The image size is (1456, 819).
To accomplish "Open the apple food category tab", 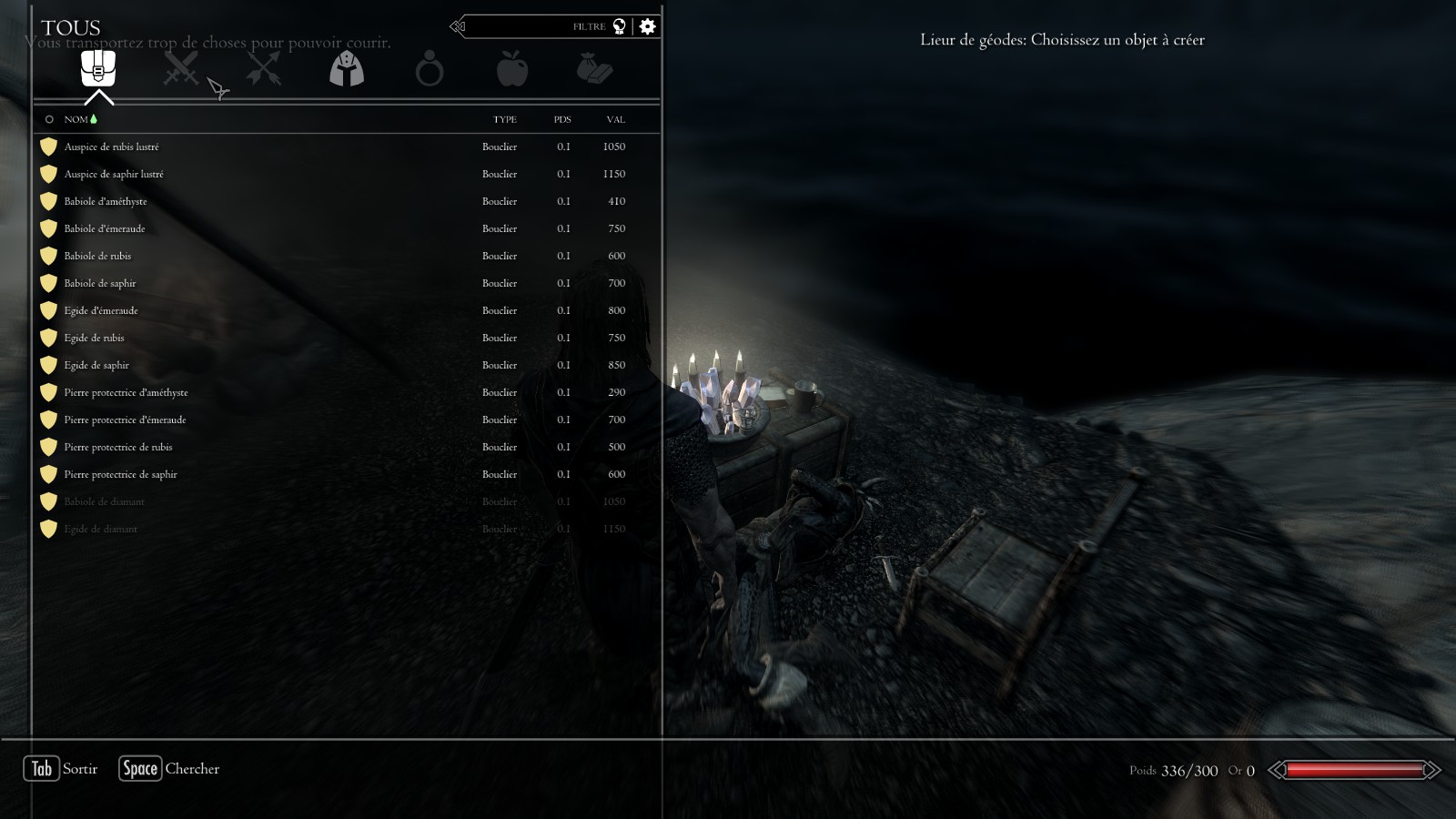I will [511, 68].
